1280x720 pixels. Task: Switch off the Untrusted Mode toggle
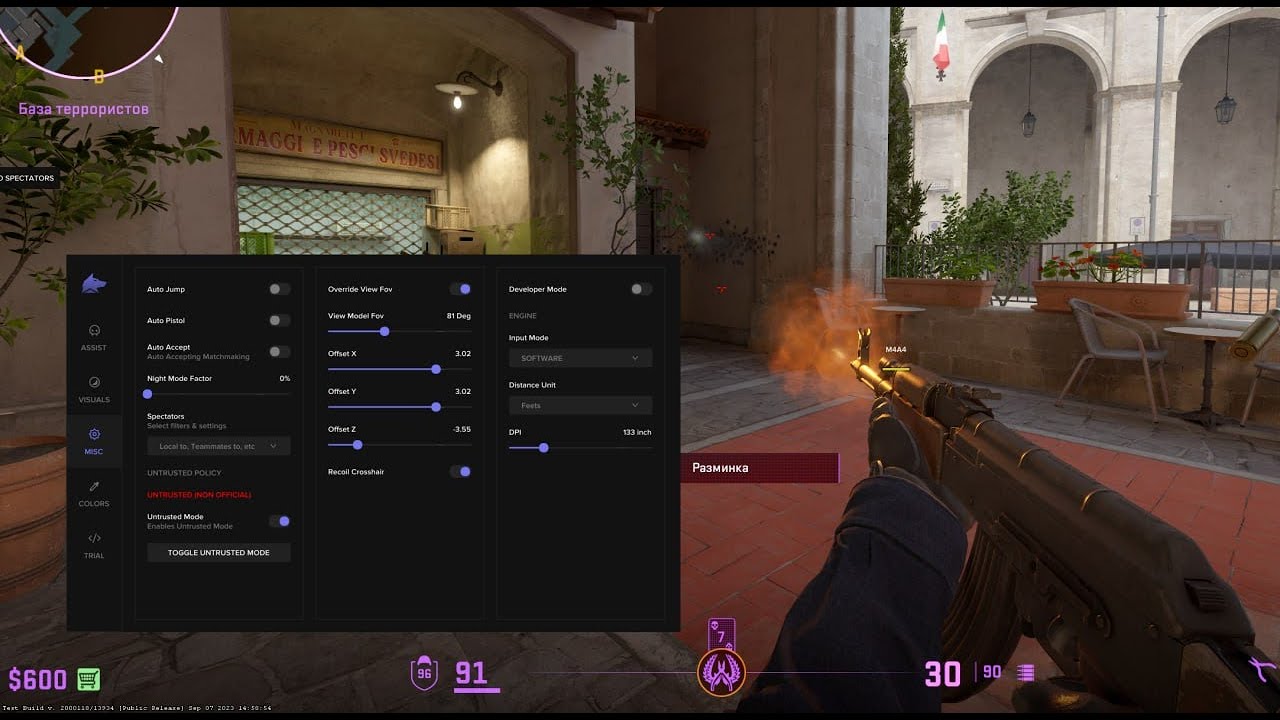click(x=280, y=521)
